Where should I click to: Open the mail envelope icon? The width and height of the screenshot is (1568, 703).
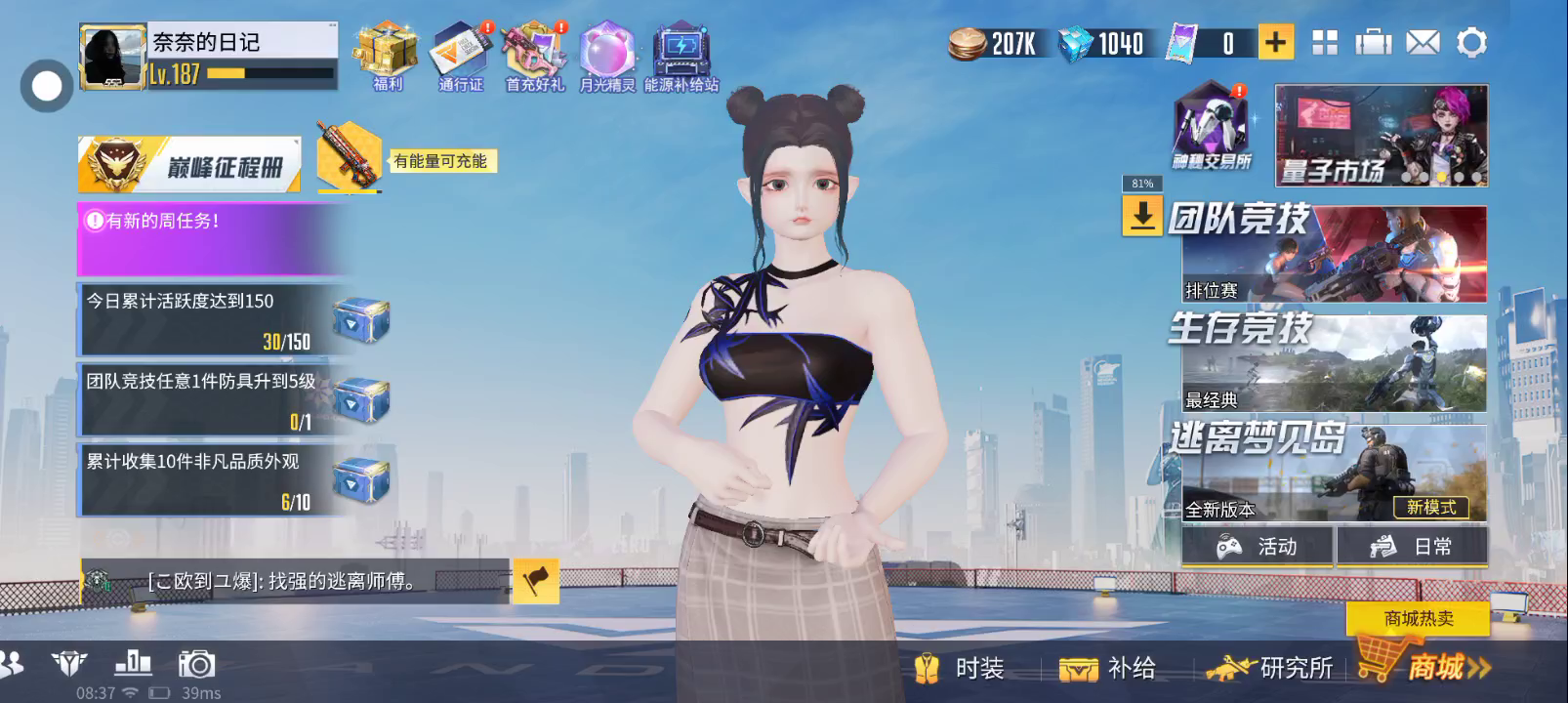[x=1423, y=43]
